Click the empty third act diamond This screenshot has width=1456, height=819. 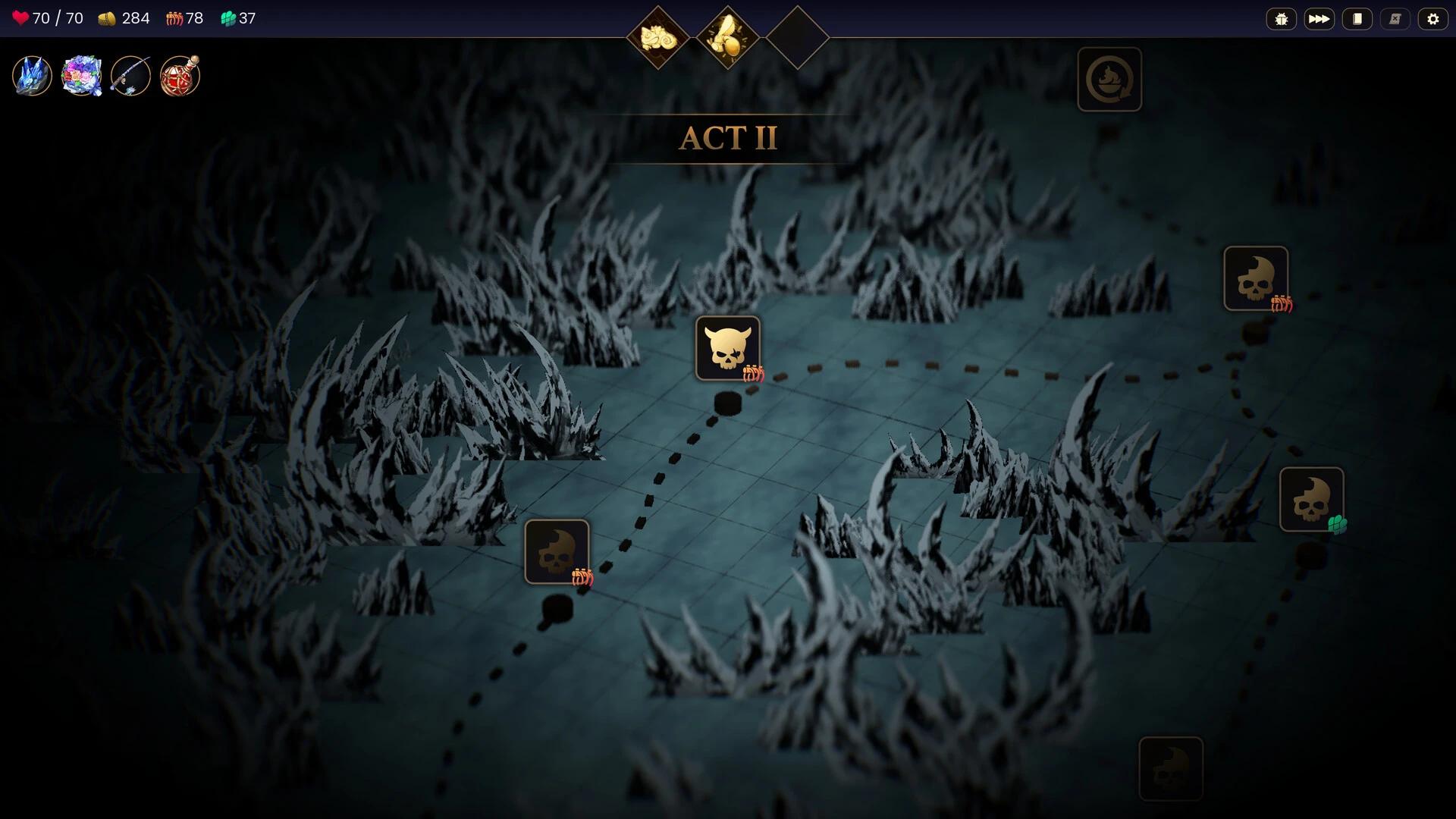coord(798,33)
